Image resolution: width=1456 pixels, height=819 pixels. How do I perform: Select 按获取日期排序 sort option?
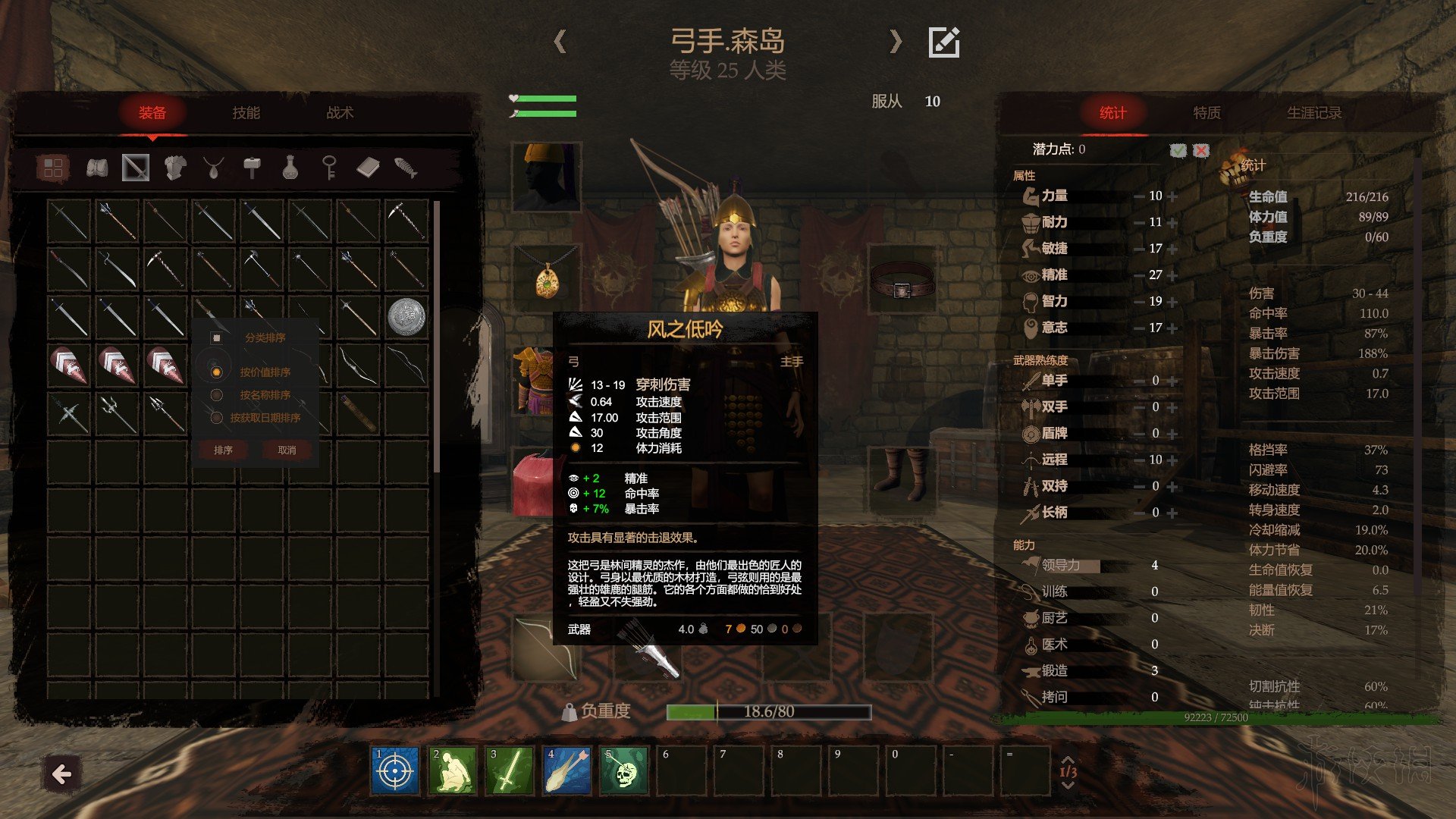(217, 418)
